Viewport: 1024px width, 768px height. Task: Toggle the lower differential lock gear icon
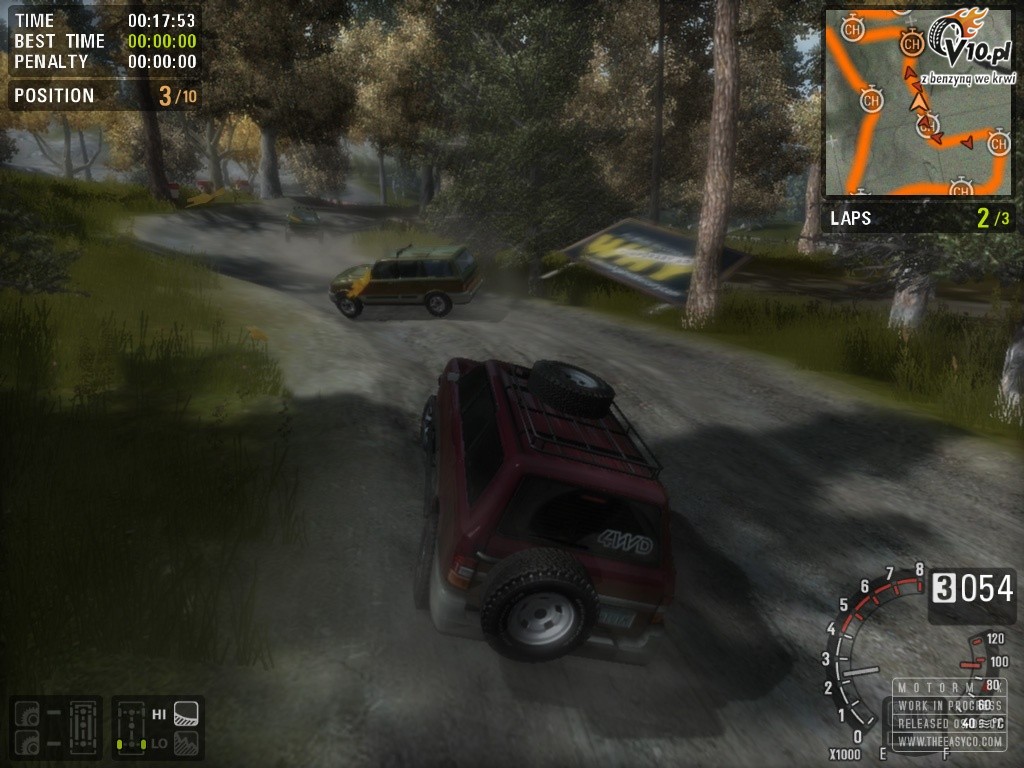click(x=26, y=743)
